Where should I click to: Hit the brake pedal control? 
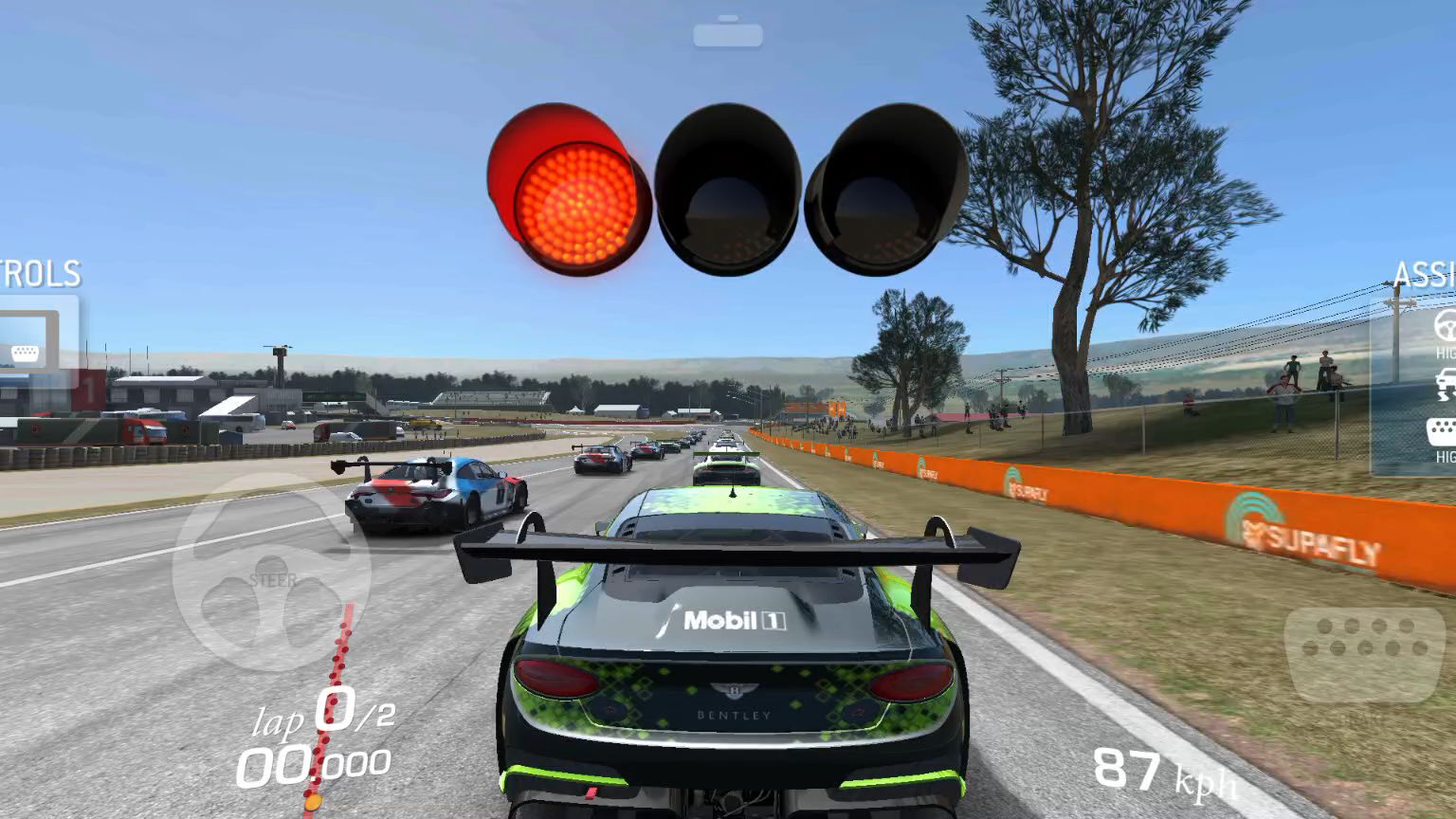(x=1364, y=653)
